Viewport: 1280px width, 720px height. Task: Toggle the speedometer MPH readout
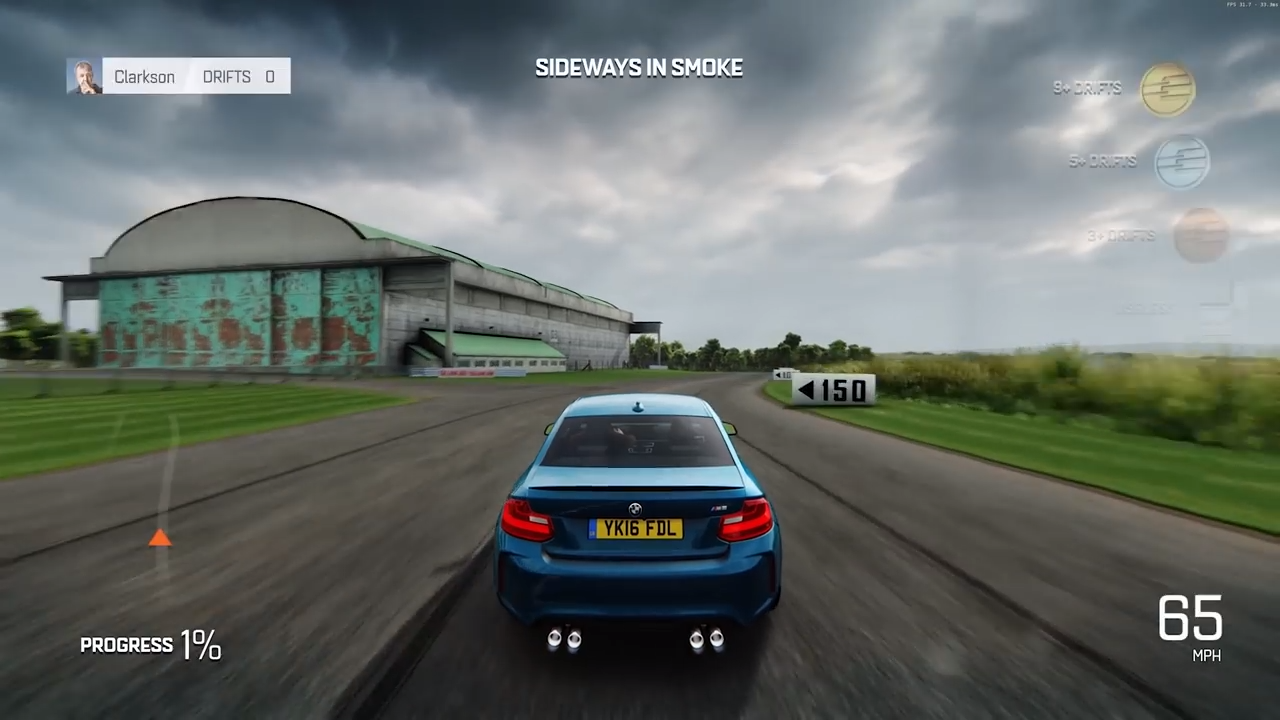1192,625
